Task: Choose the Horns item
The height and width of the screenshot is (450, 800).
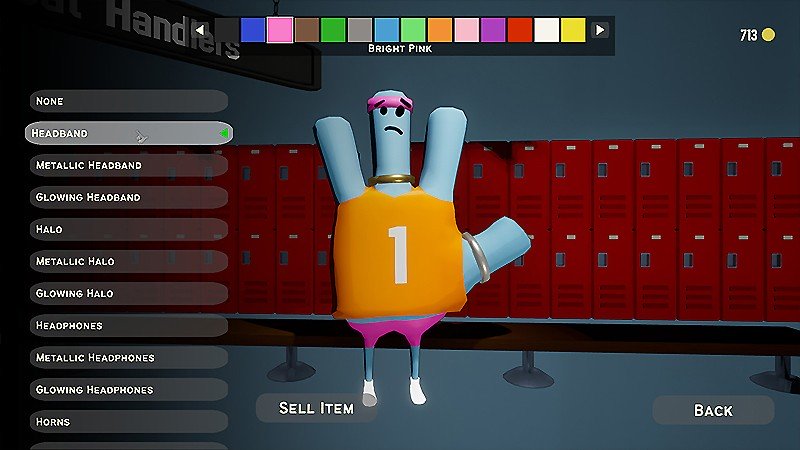Action: [x=126, y=421]
